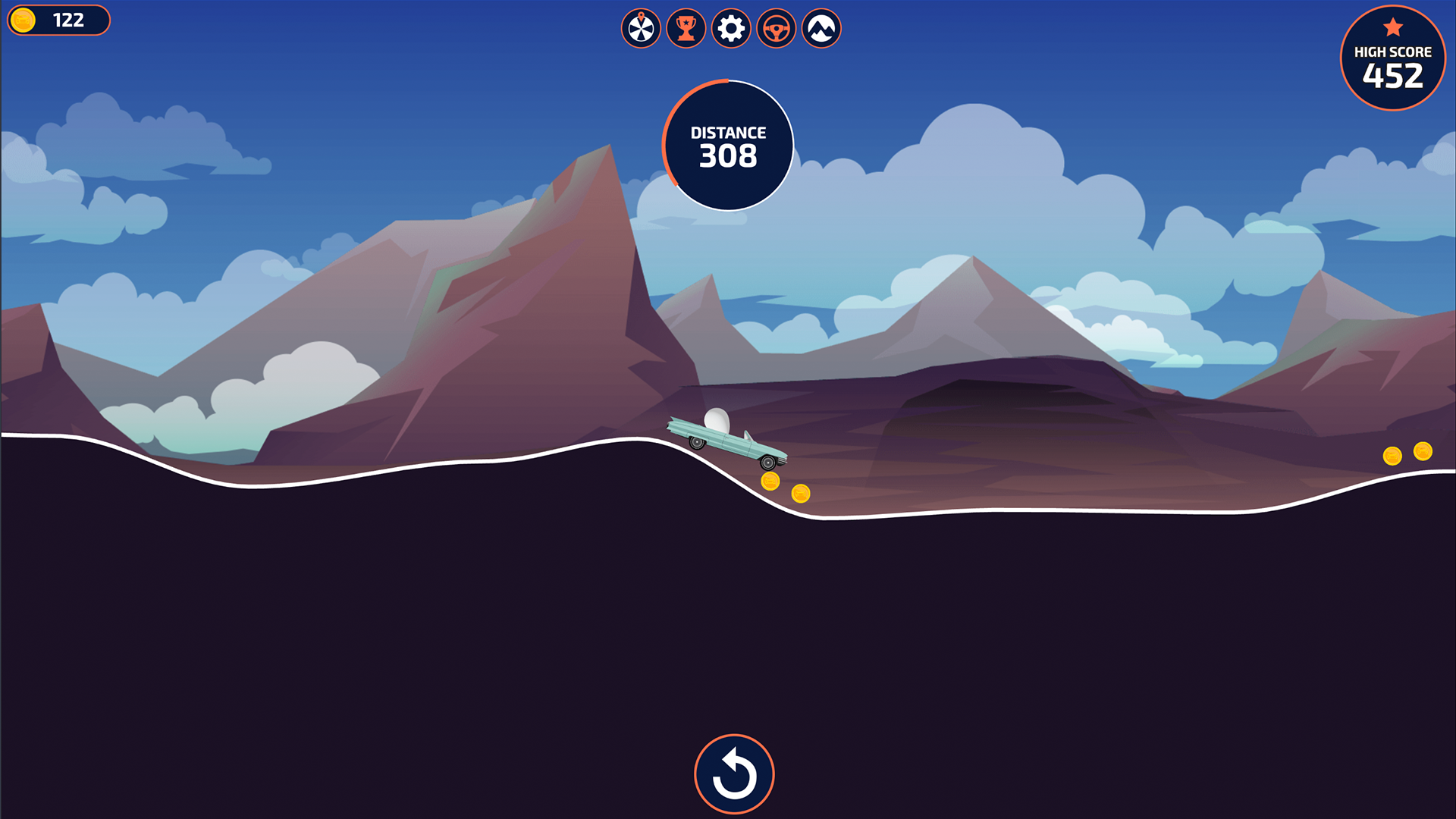Select the steering wheel garage icon

(x=775, y=29)
